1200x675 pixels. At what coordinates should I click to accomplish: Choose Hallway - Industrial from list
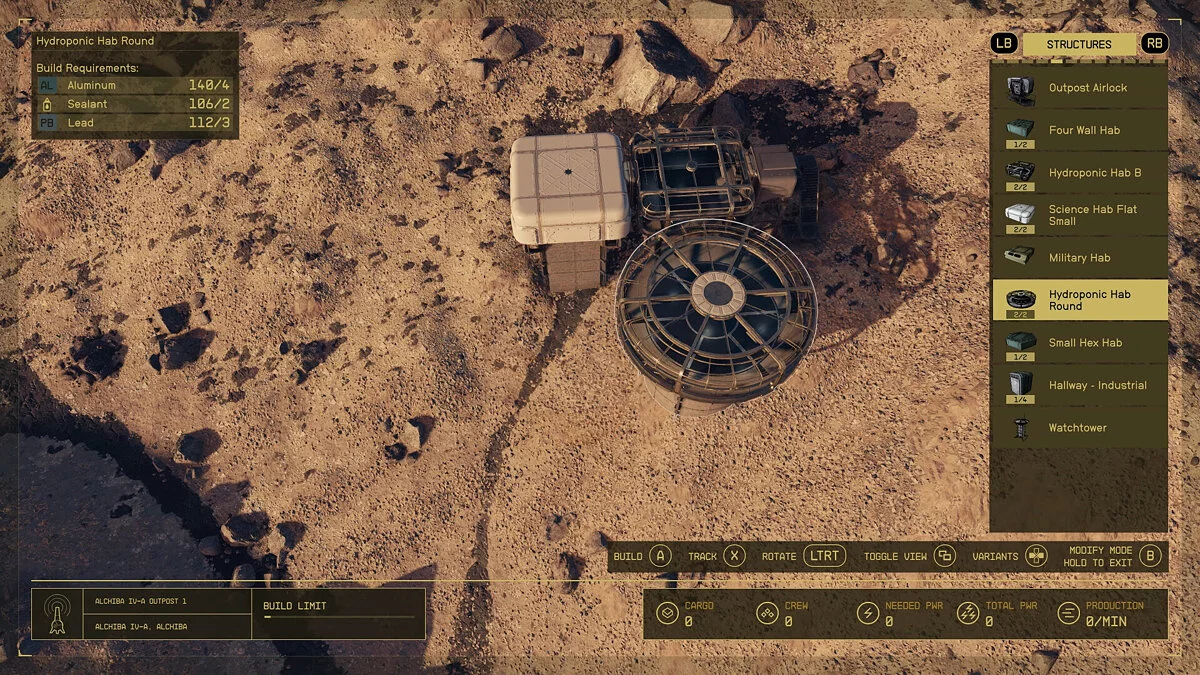[x=1080, y=385]
